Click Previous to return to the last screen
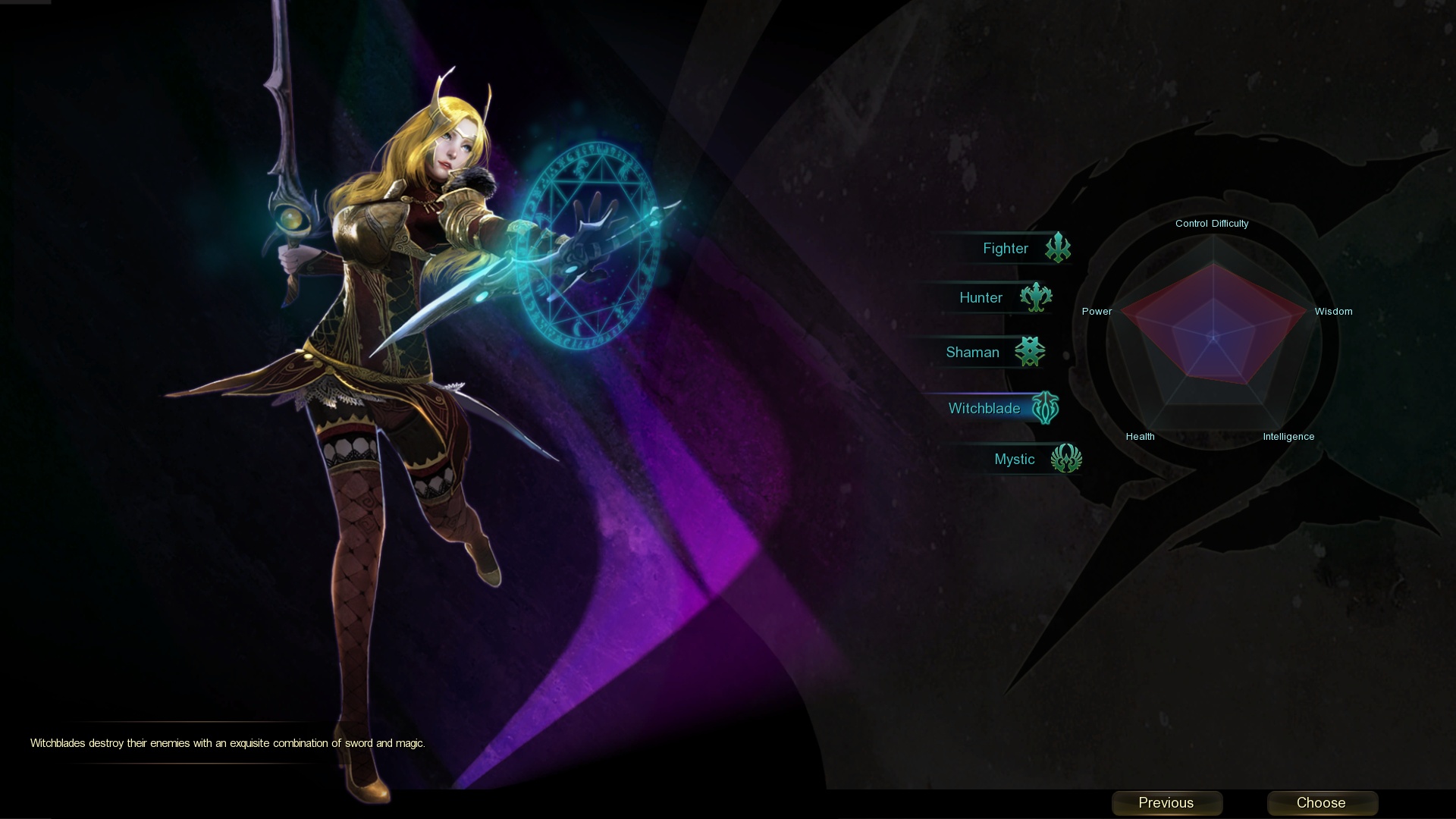This screenshot has width=1456, height=819. pyautogui.click(x=1166, y=802)
